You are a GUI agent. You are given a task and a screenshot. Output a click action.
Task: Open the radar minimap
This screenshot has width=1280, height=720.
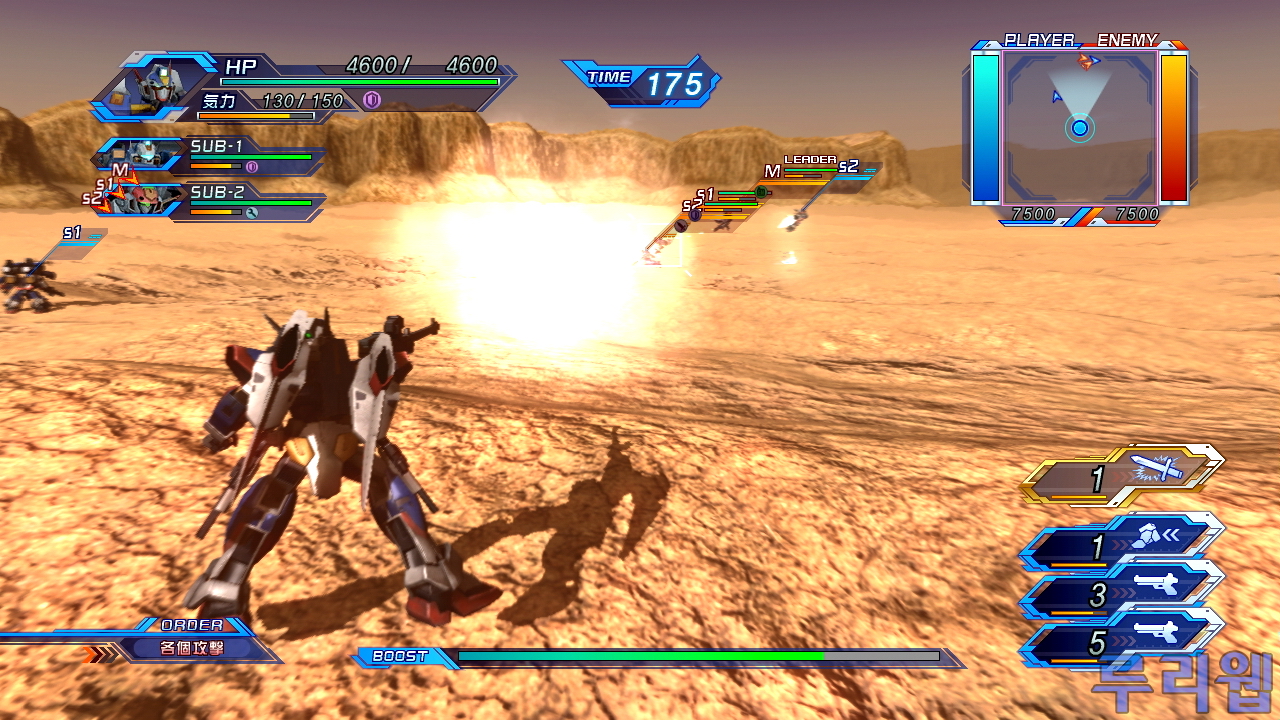point(1080,125)
